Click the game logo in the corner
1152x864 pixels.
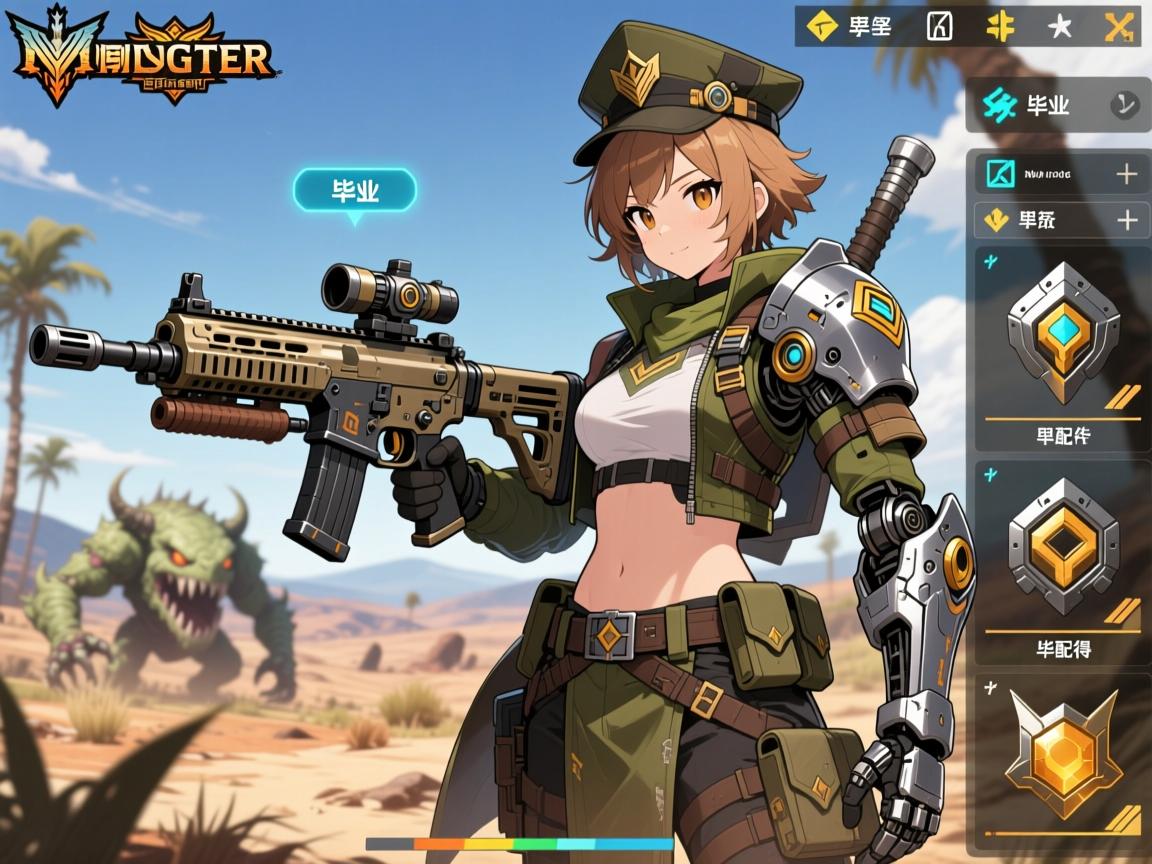point(141,55)
